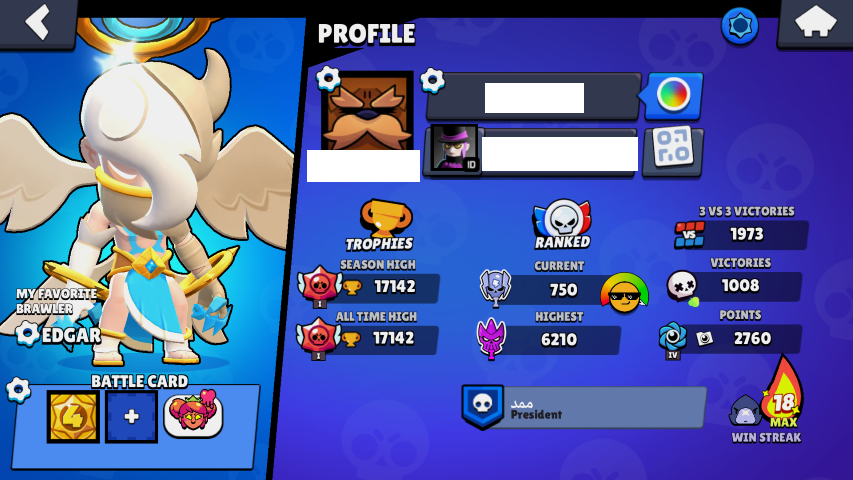This screenshot has height=480, width=853.
Task: Click the player name bar
Action: tap(533, 98)
